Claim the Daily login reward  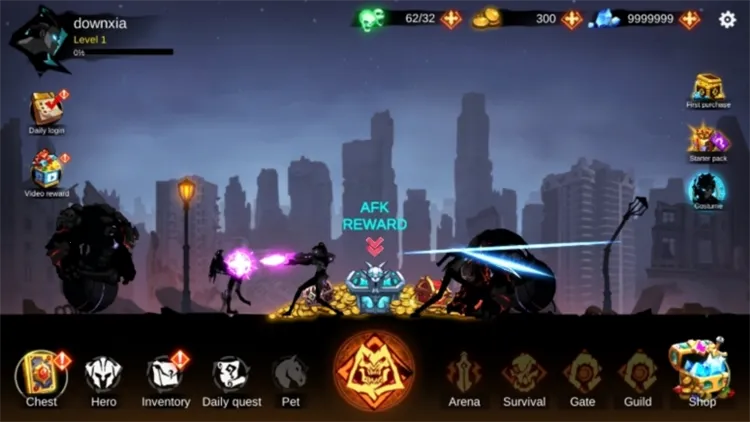(x=46, y=109)
